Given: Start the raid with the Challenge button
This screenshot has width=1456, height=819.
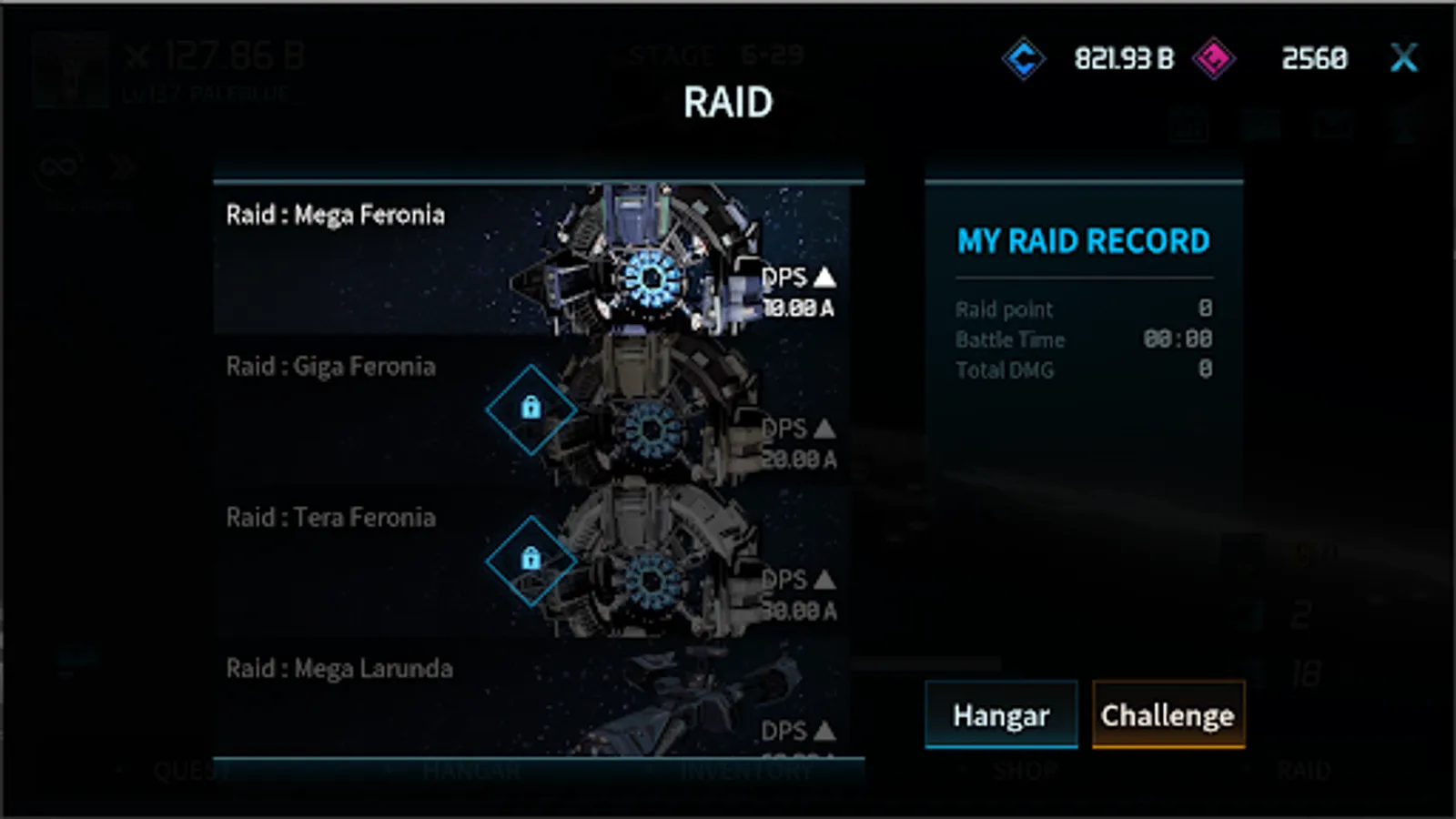Looking at the screenshot, I should tap(1168, 715).
